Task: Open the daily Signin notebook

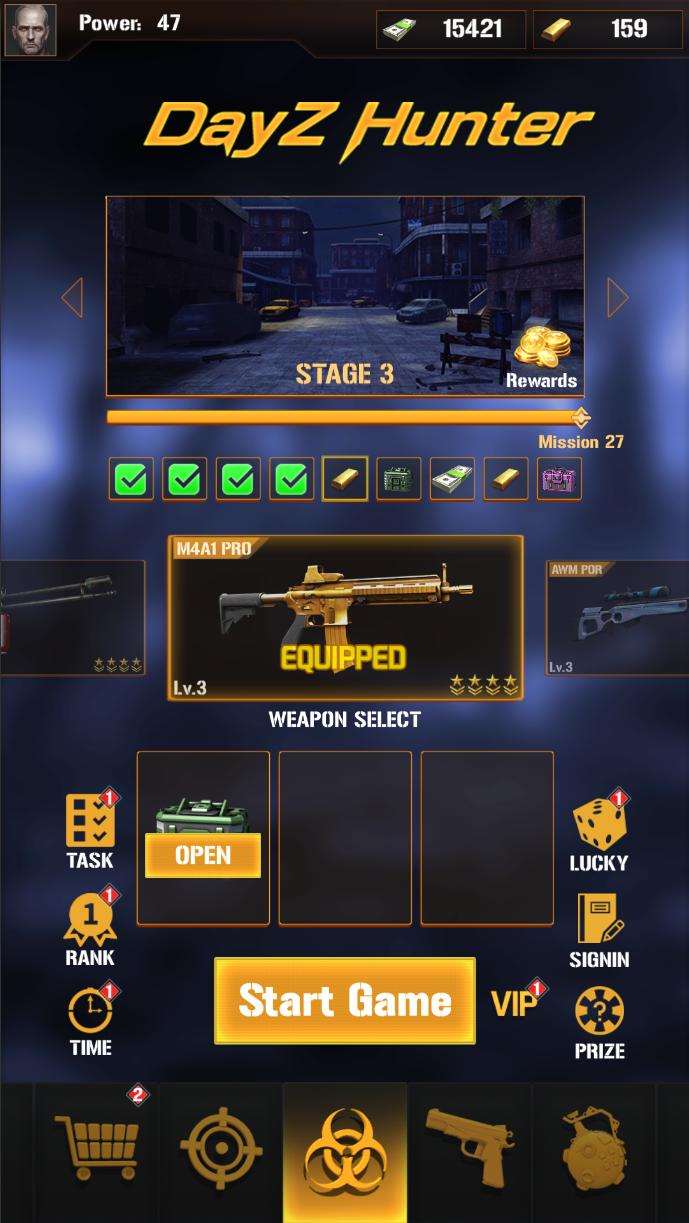Action: pos(599,929)
